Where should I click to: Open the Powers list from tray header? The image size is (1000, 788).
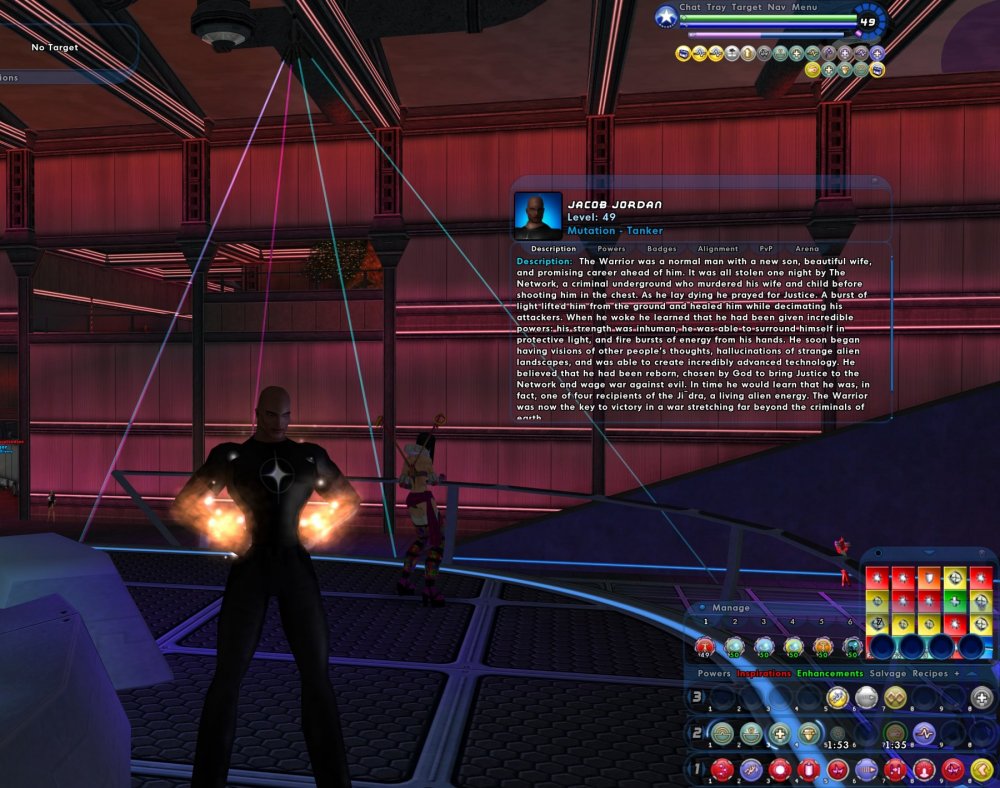tap(714, 674)
